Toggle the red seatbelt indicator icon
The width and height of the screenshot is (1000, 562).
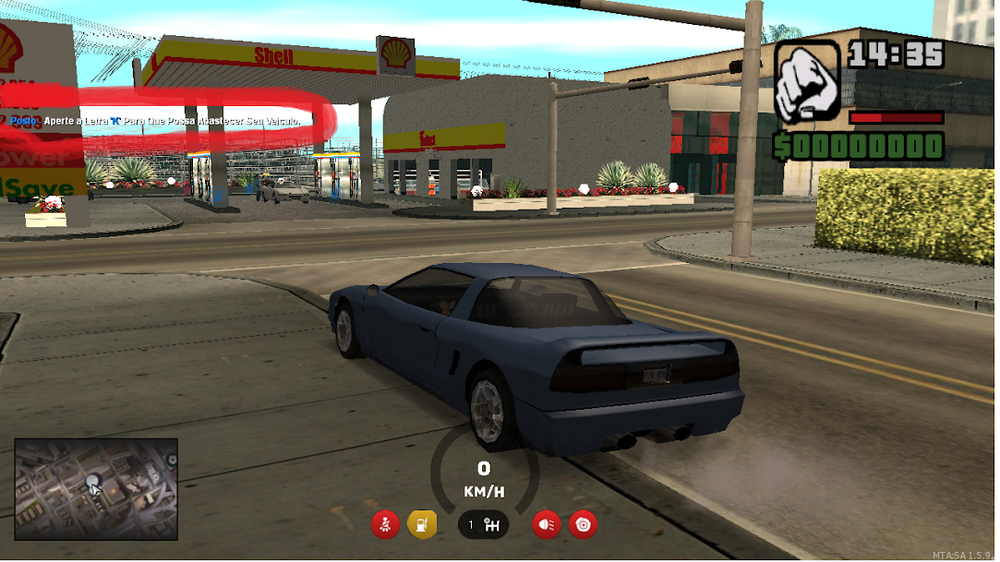click(x=385, y=524)
